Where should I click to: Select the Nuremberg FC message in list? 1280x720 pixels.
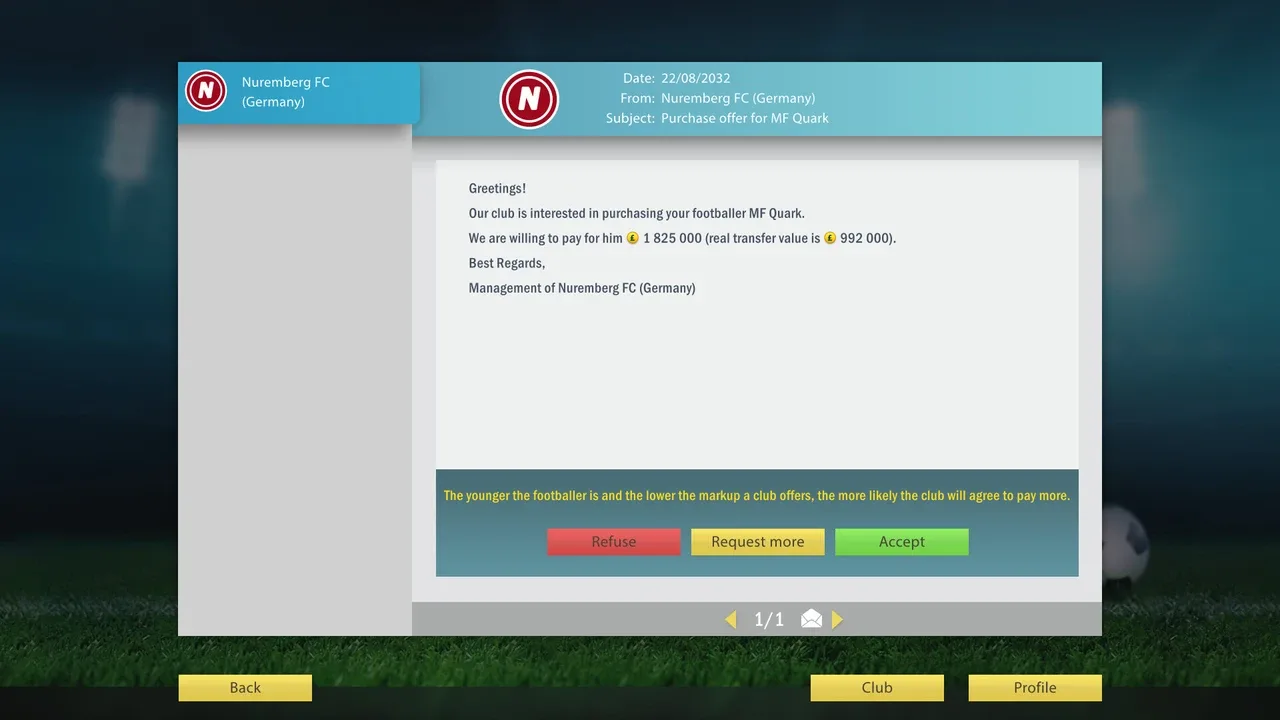pos(298,93)
